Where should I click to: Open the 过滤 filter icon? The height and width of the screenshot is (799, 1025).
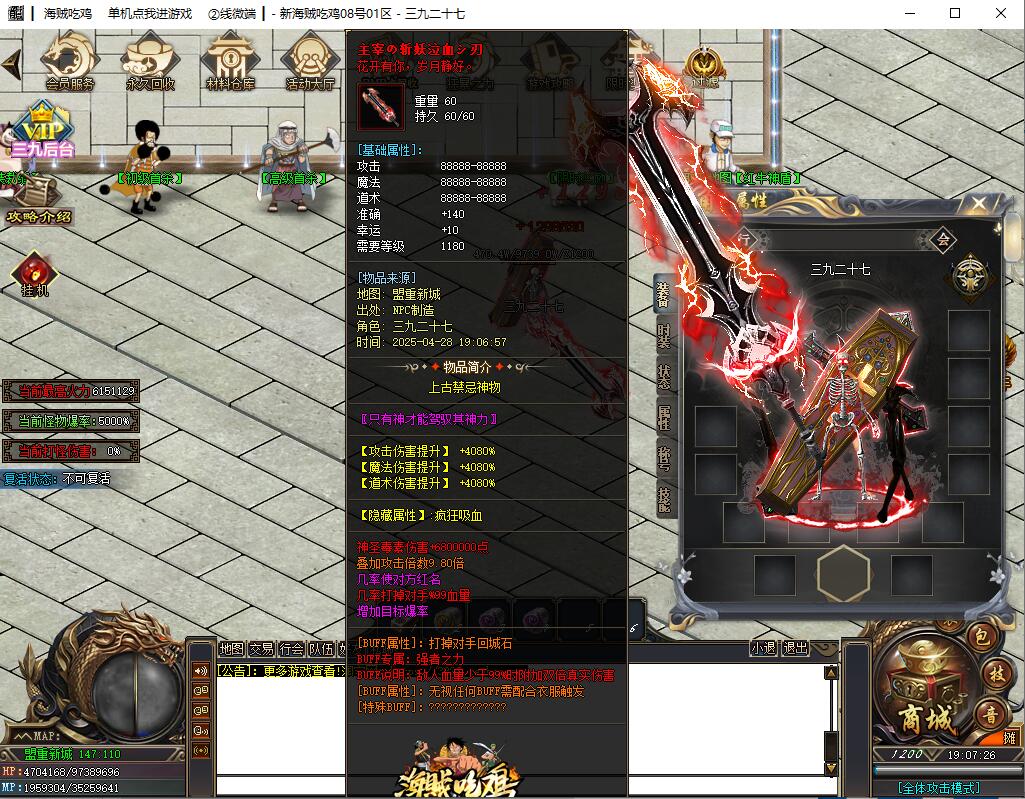pos(702,68)
